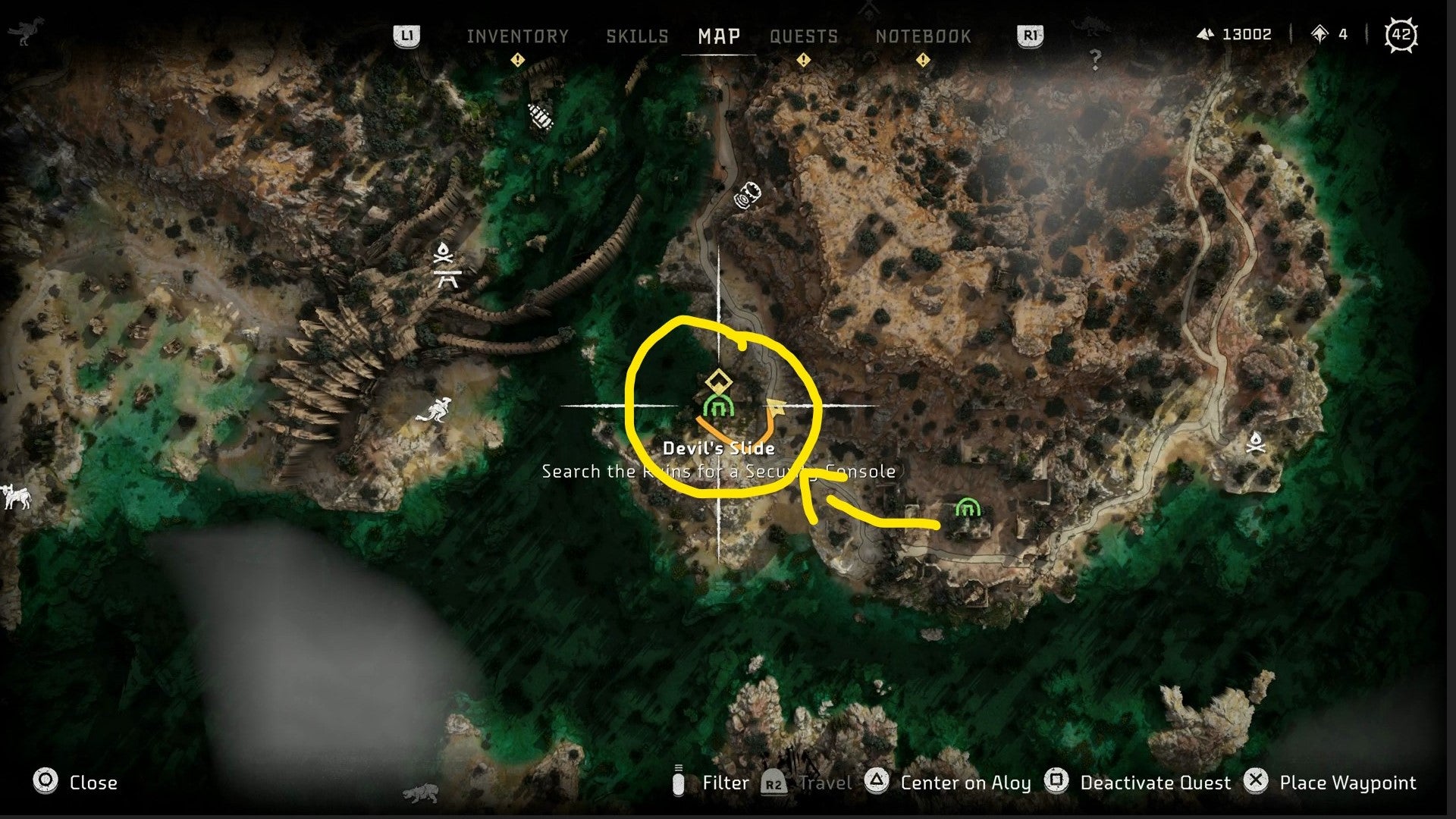This screenshot has width=1456, height=819.
Task: Click the question mark marker on the map
Action: point(1094,58)
